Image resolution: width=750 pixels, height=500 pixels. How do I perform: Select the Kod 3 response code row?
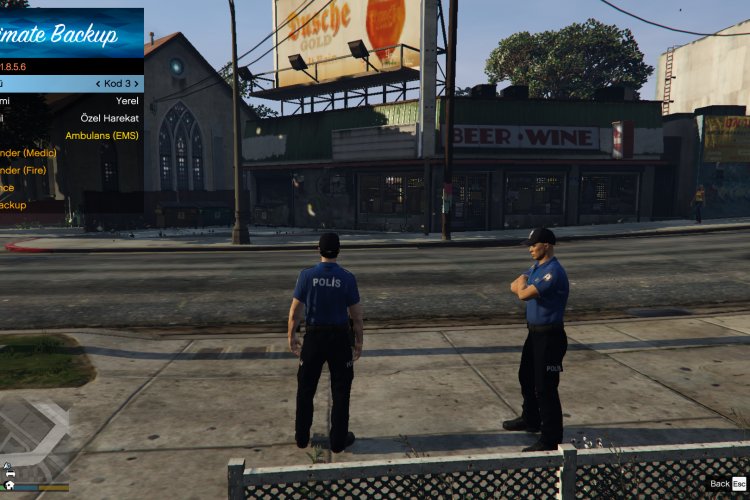[70, 83]
